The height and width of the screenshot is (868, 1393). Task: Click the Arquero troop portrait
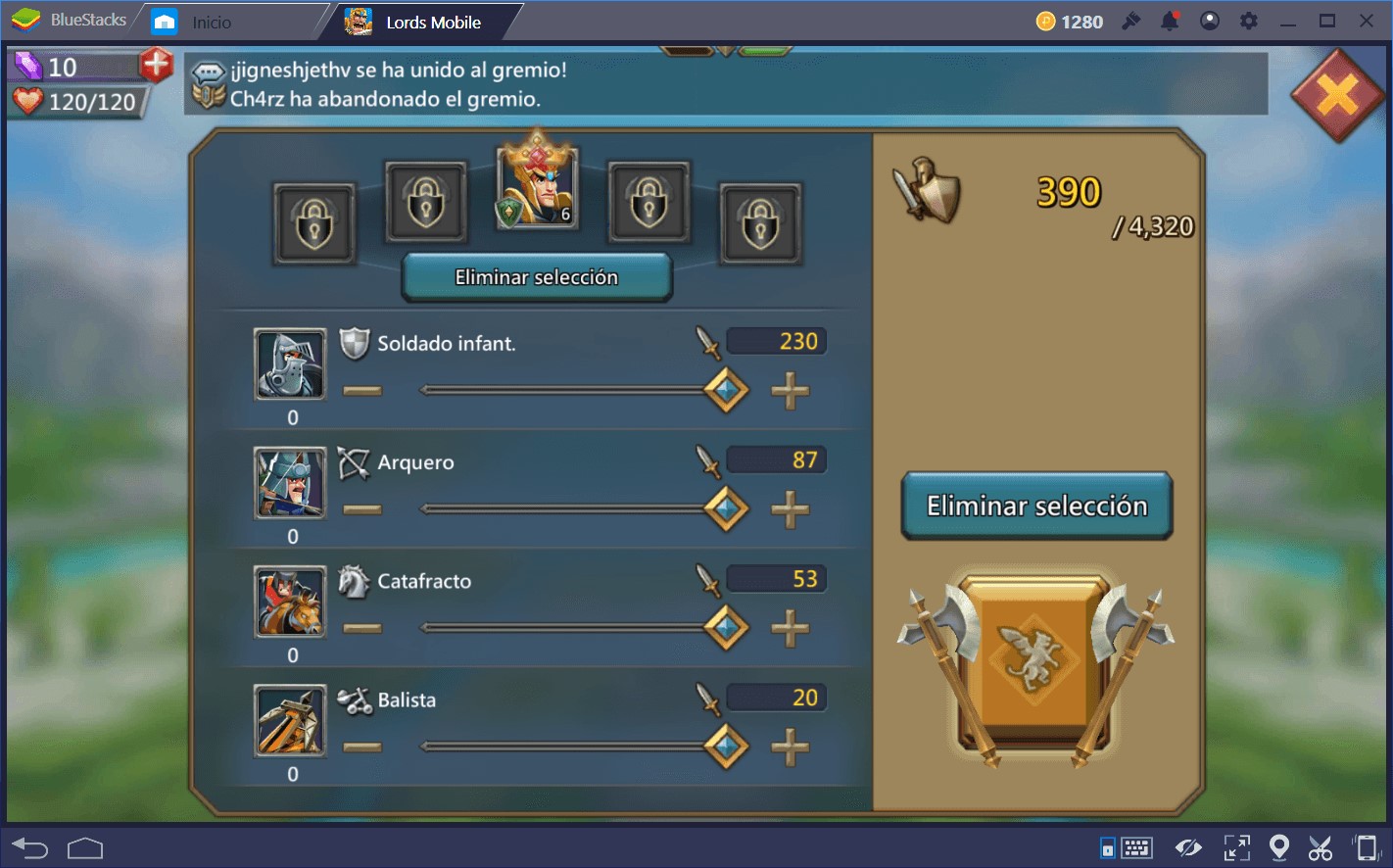(290, 483)
